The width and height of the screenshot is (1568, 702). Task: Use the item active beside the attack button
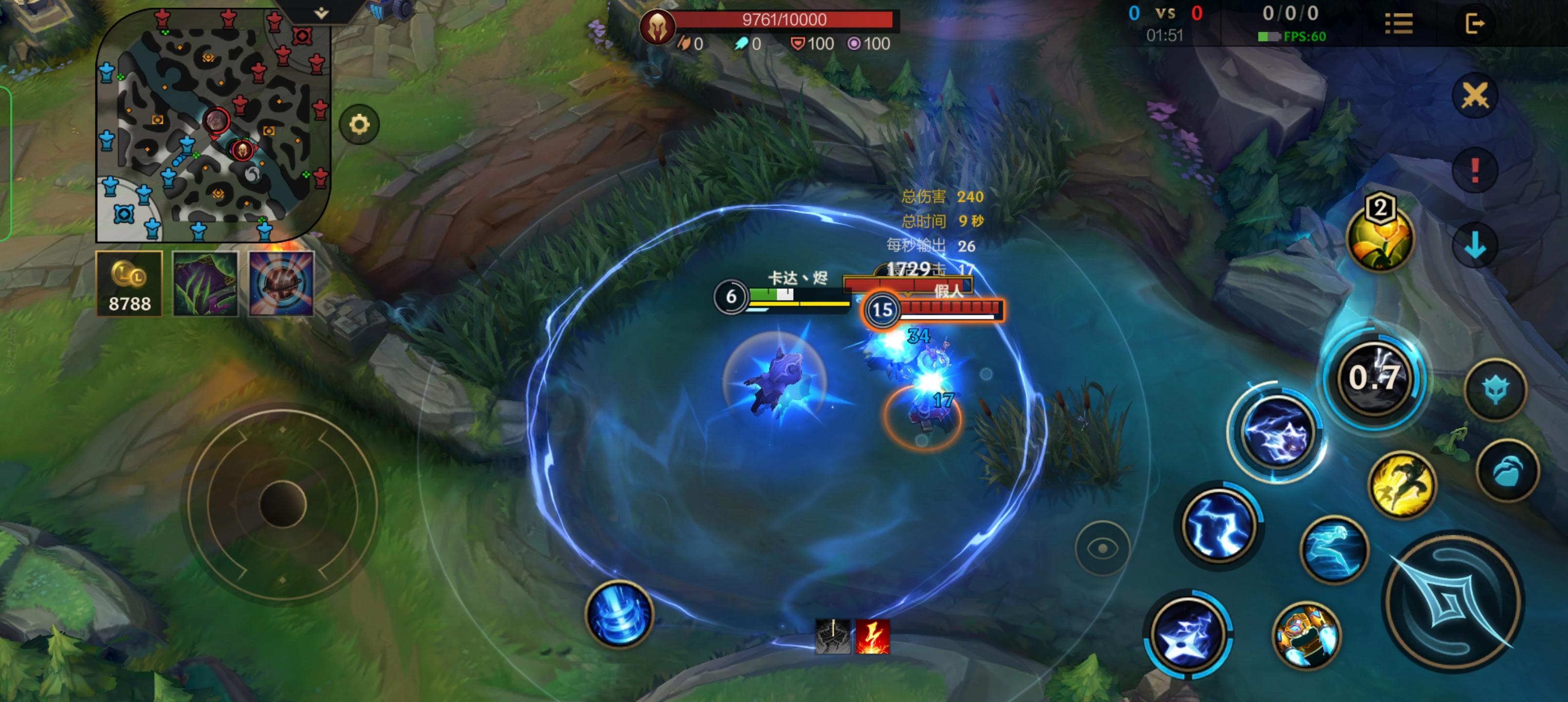[1306, 635]
